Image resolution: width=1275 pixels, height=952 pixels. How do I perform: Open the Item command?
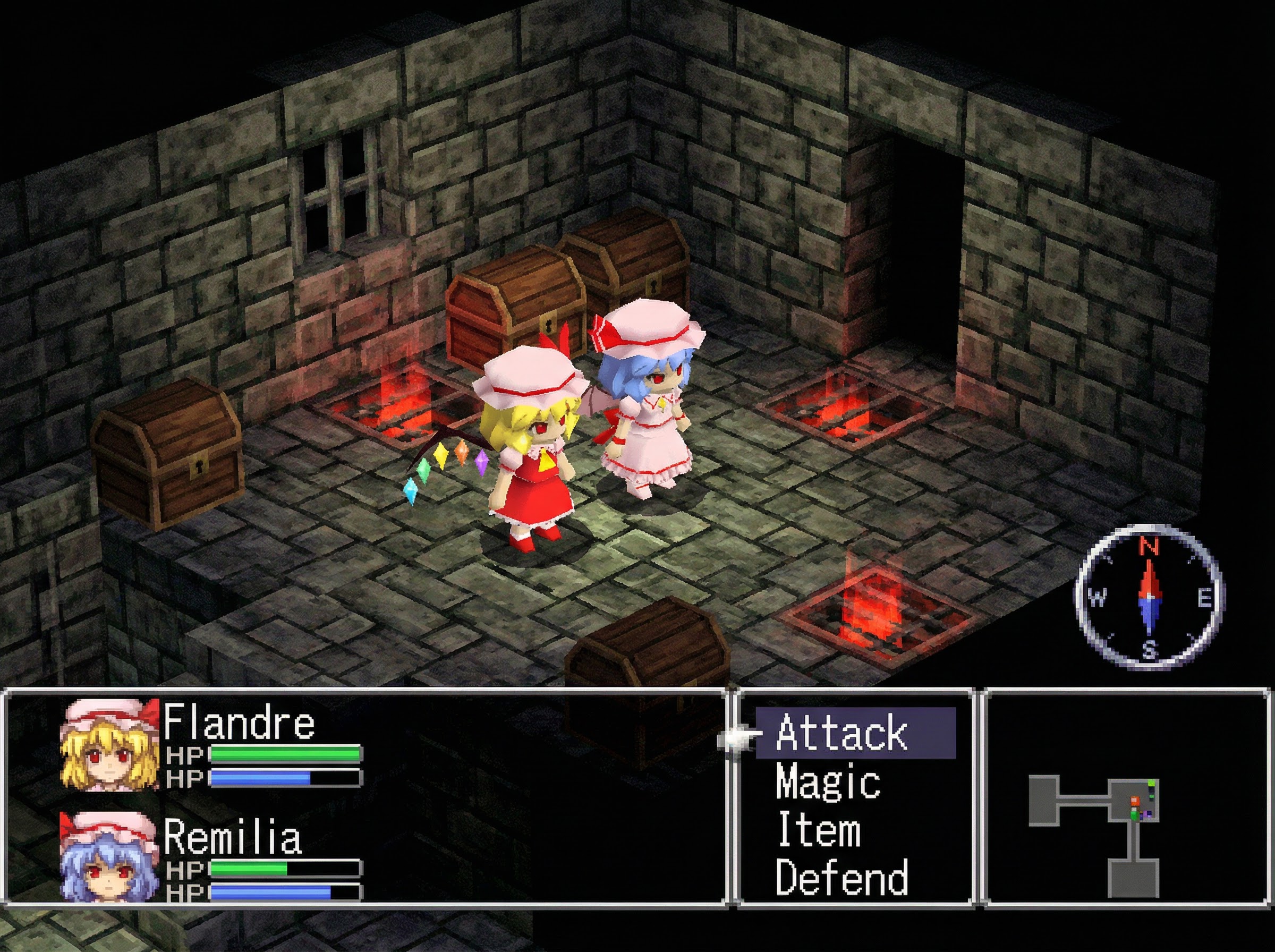click(x=819, y=829)
